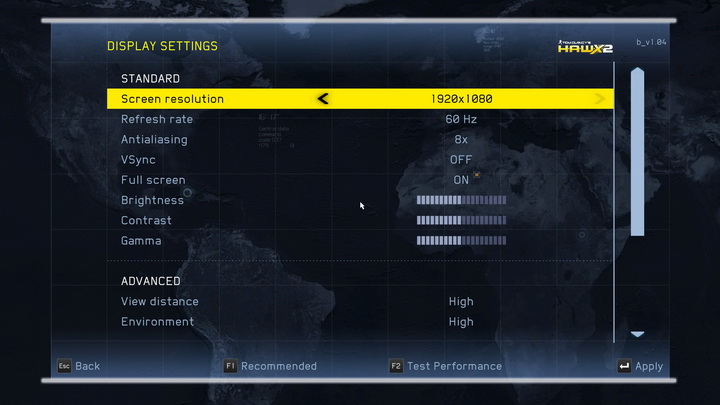Click the left arrow for screen resolution
Viewport: 720px width, 405px height.
point(323,99)
